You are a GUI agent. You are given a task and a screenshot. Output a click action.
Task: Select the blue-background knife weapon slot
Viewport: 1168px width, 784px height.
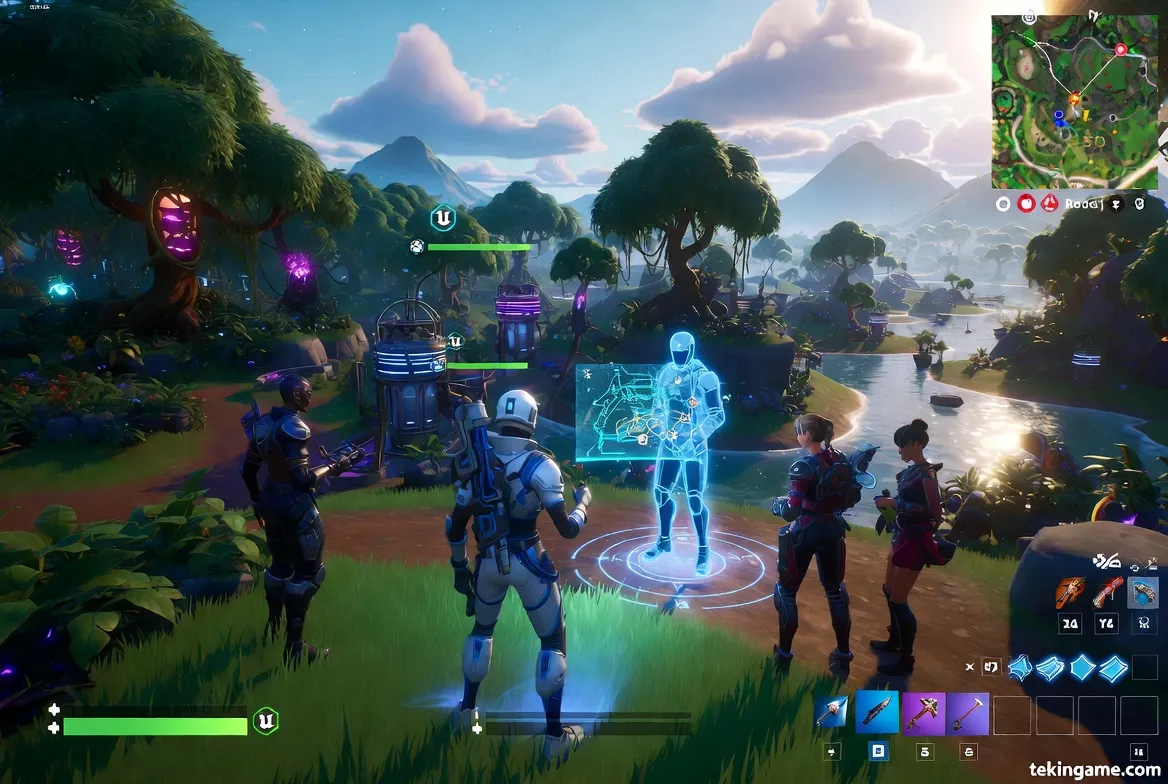coord(878,713)
